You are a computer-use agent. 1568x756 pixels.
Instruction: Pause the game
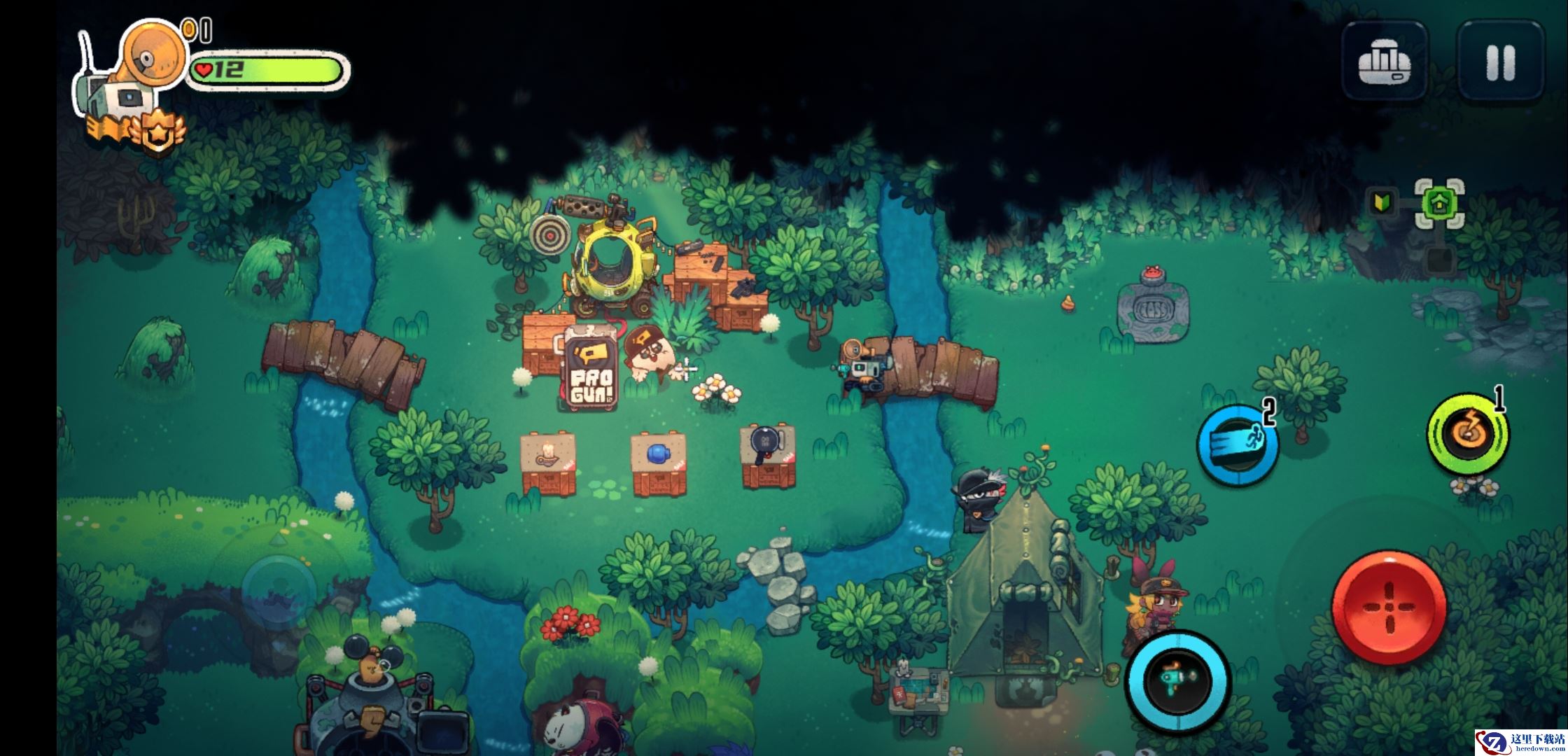point(1500,62)
